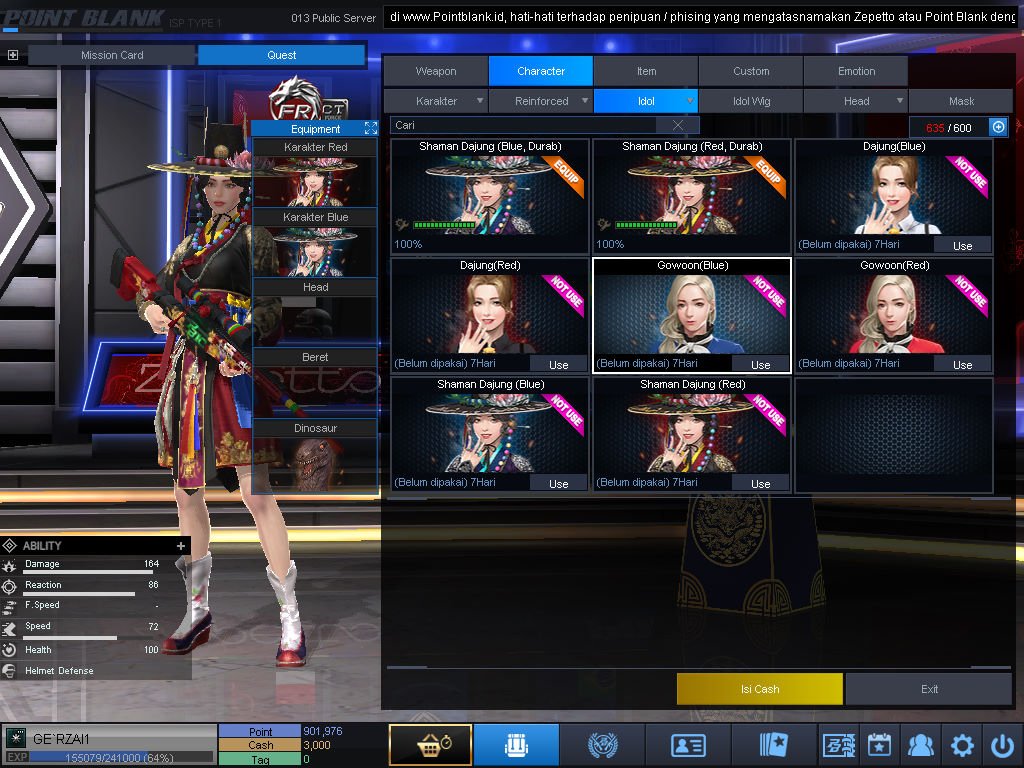
Task: Use the Dajung(Blue) character
Action: tap(962, 245)
